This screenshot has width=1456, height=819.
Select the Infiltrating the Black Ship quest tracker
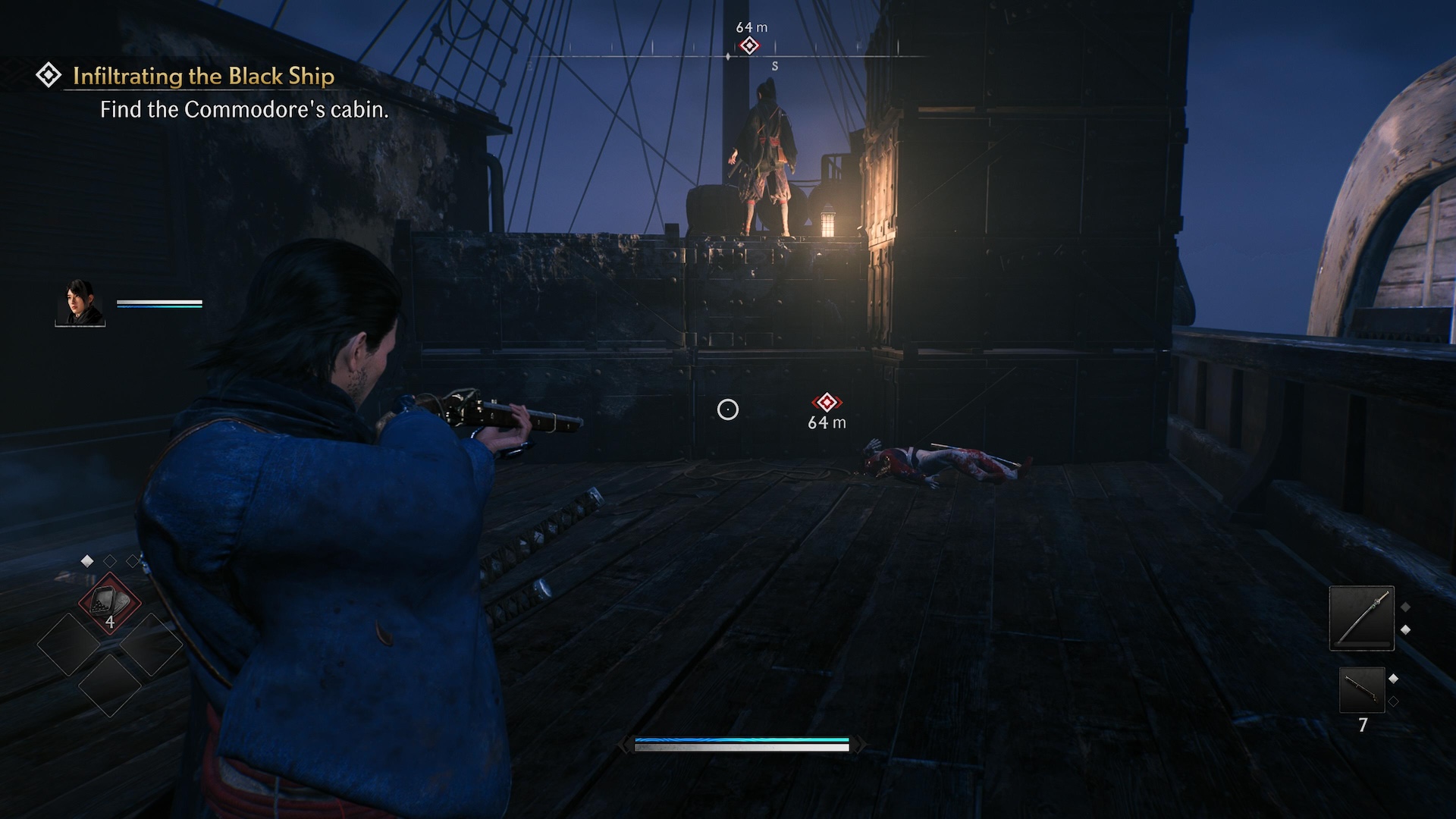coord(203,76)
